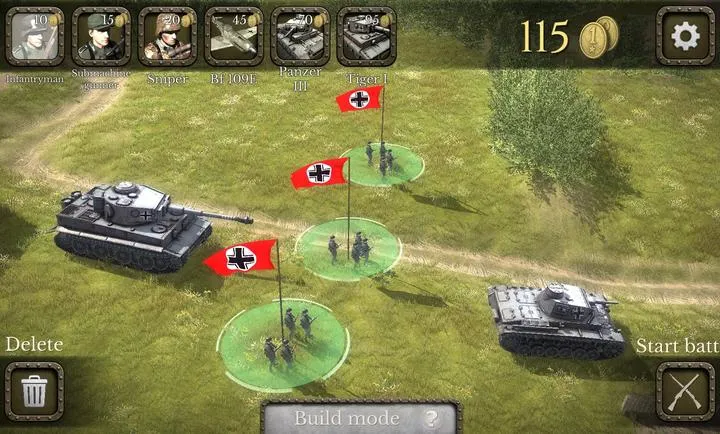720x434 pixels.
Task: Choose the Submachine gunner unit
Action: pyautogui.click(x=101, y=36)
